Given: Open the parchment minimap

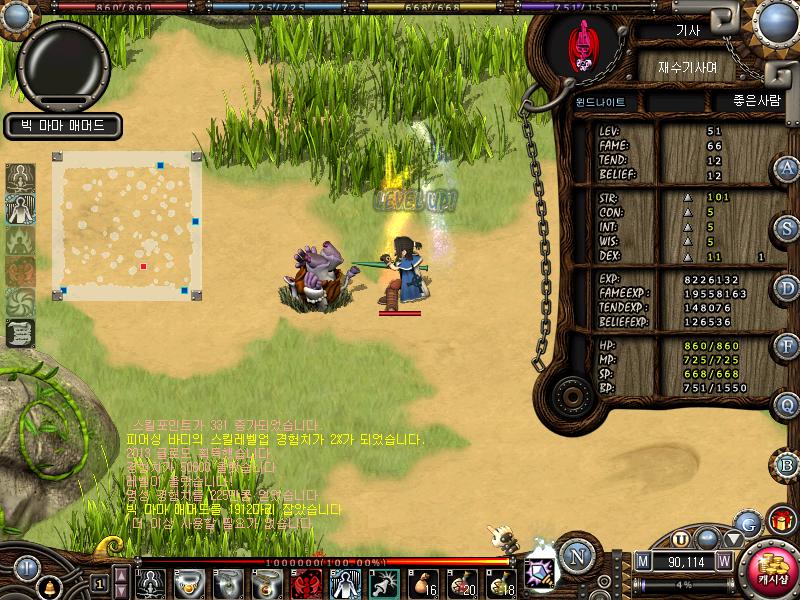Looking at the screenshot, I should (127, 225).
